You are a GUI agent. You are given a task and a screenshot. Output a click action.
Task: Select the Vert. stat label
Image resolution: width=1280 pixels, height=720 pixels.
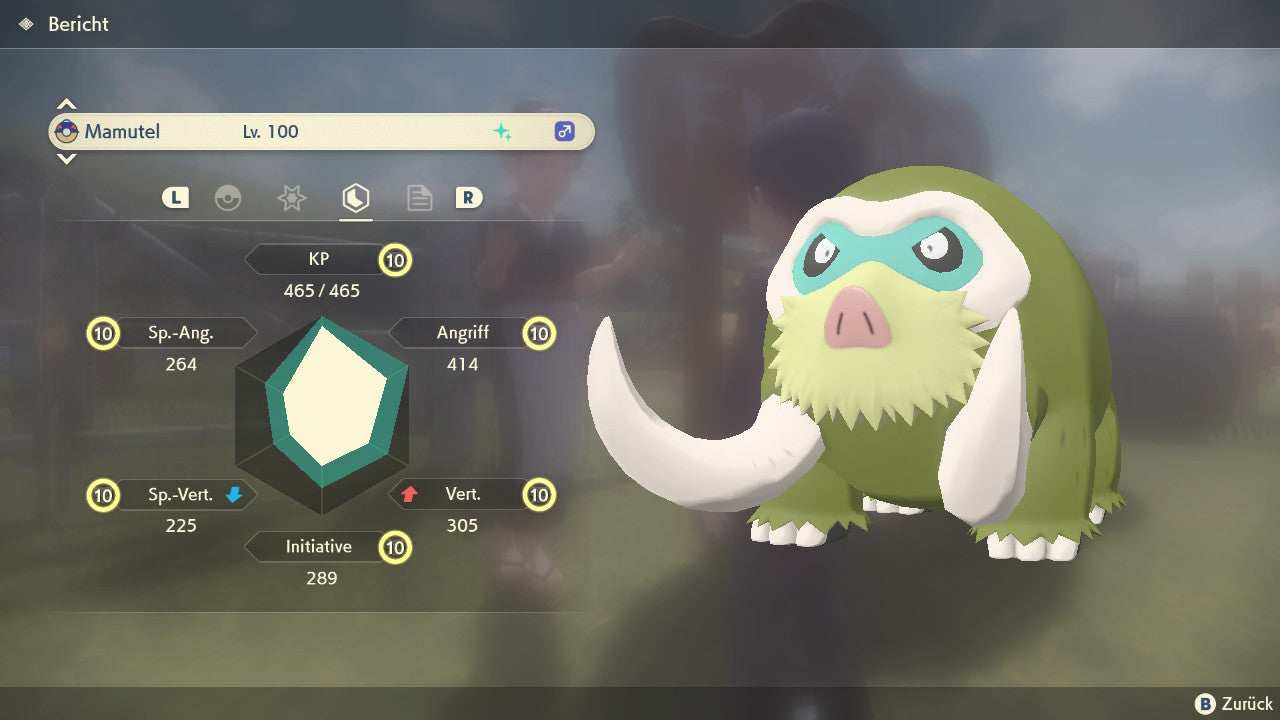coord(462,494)
